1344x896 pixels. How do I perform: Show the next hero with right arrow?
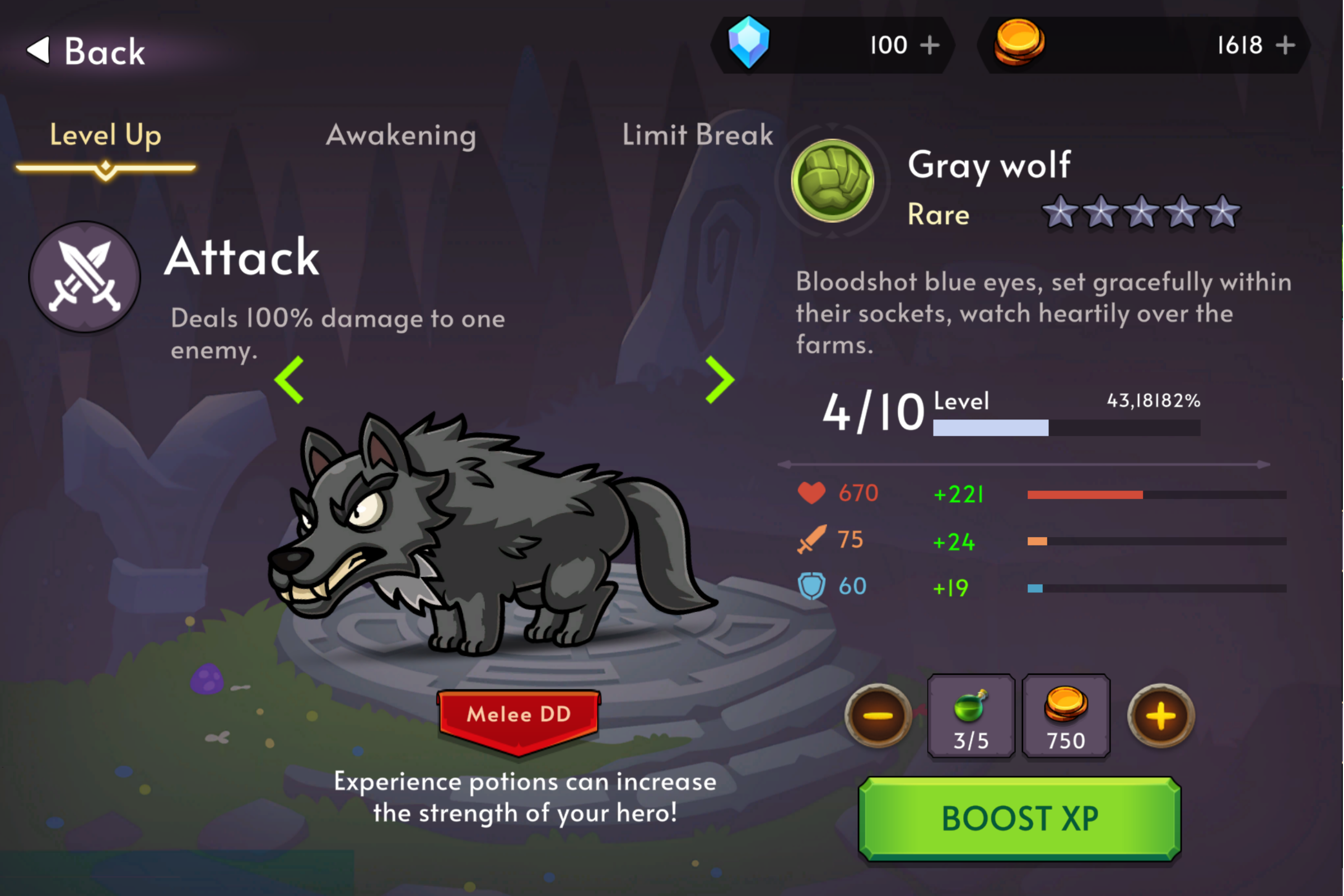coord(720,380)
